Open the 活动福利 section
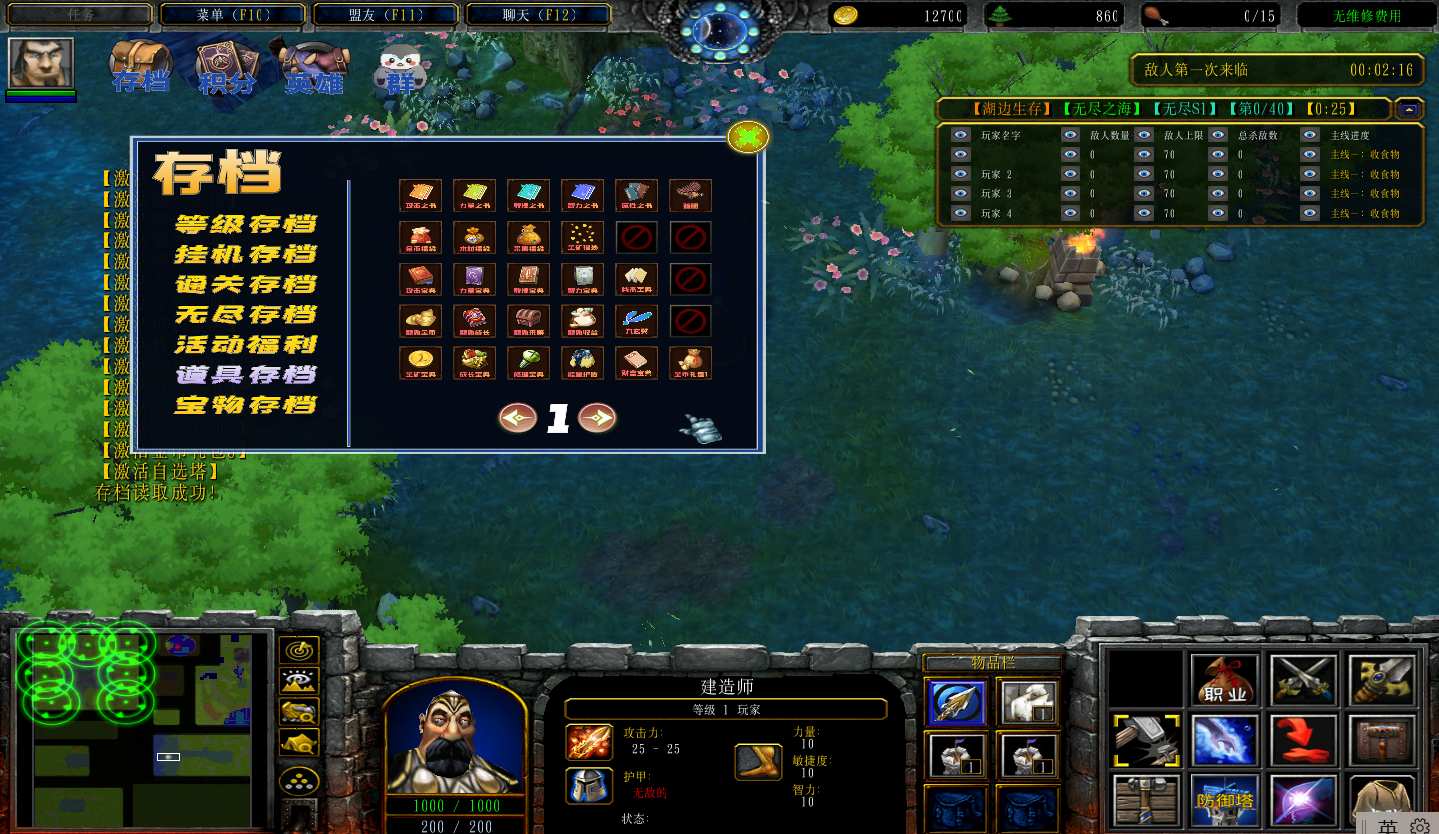Image resolution: width=1439 pixels, height=834 pixels. pyautogui.click(x=246, y=344)
